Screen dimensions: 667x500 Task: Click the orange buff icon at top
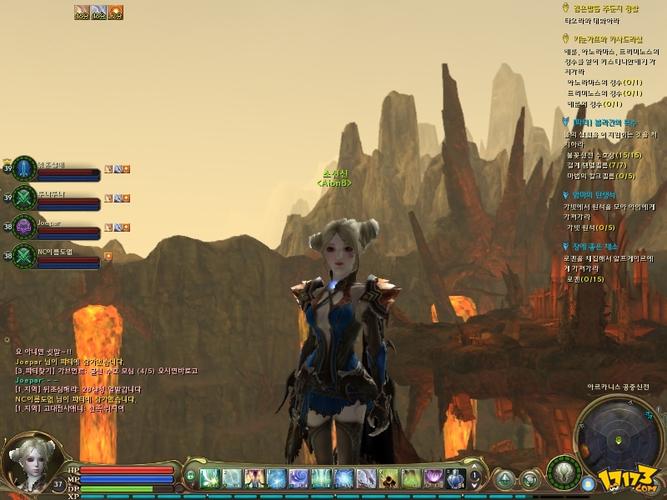(x=115, y=12)
